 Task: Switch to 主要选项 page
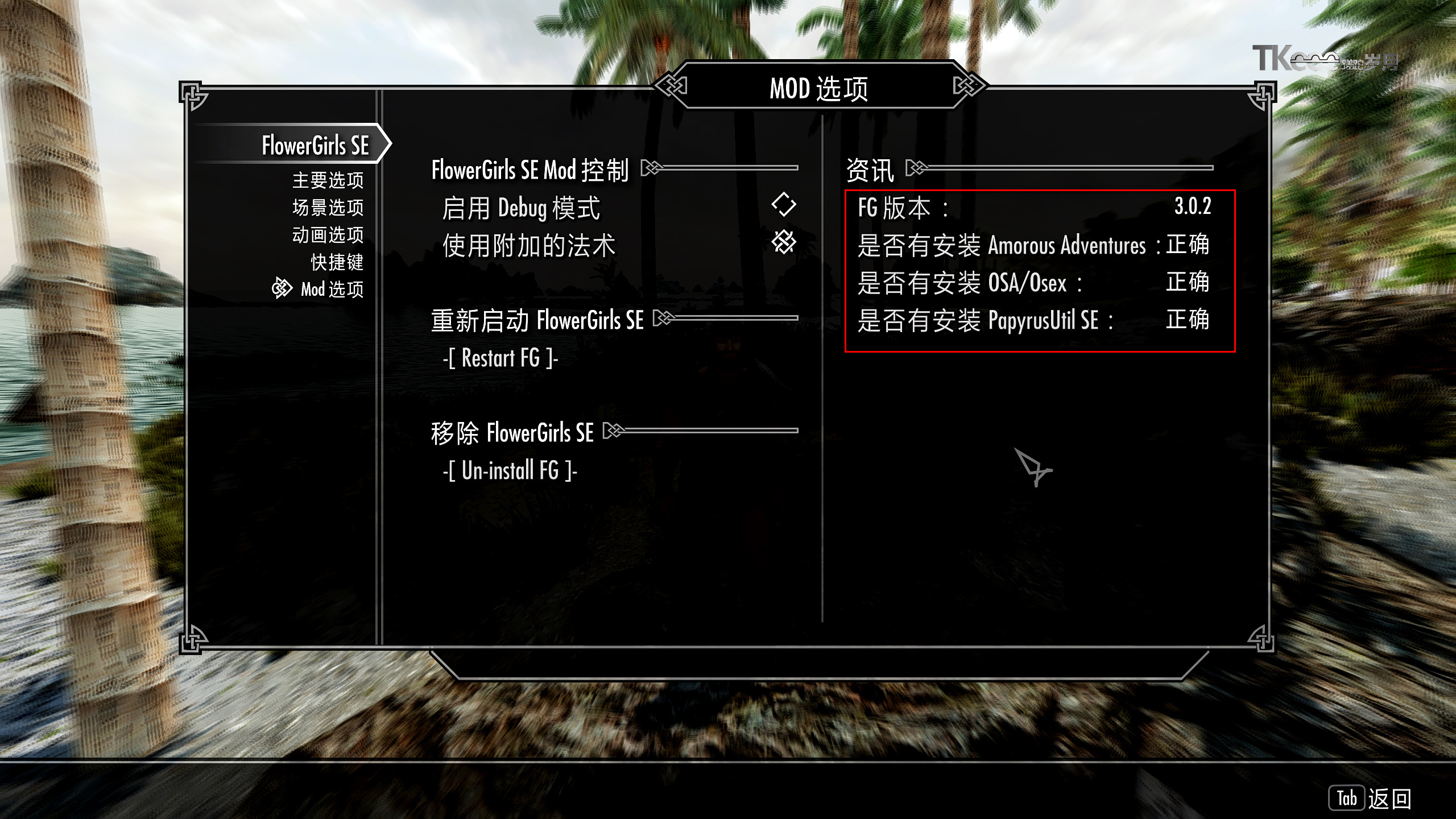pos(329,181)
